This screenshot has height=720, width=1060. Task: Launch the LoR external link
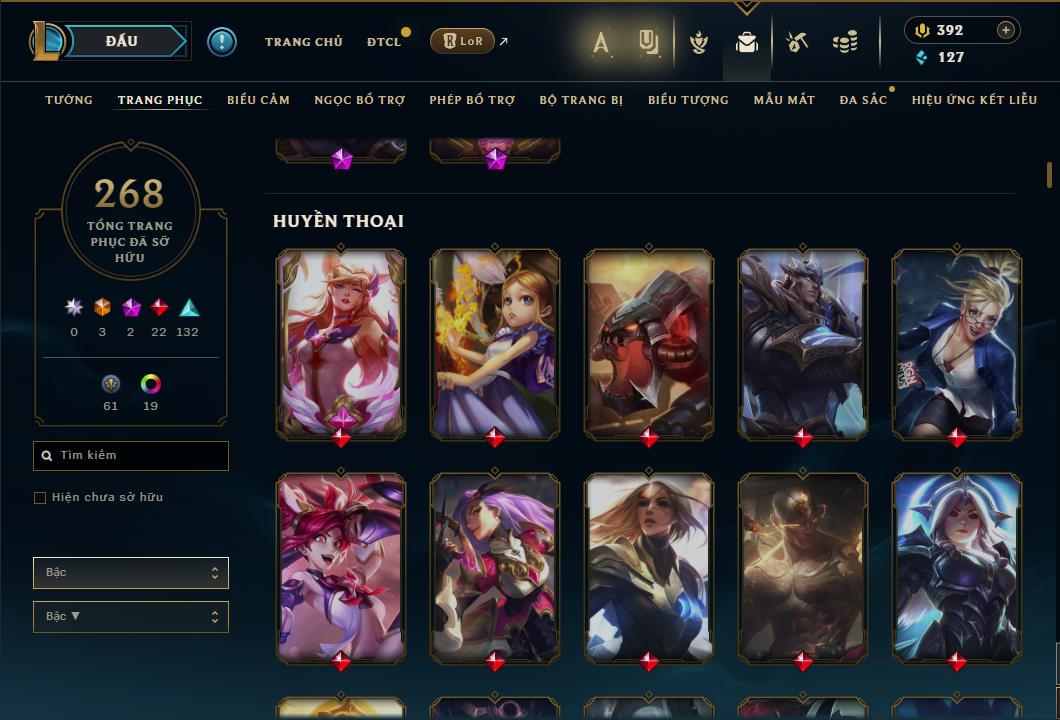[463, 42]
